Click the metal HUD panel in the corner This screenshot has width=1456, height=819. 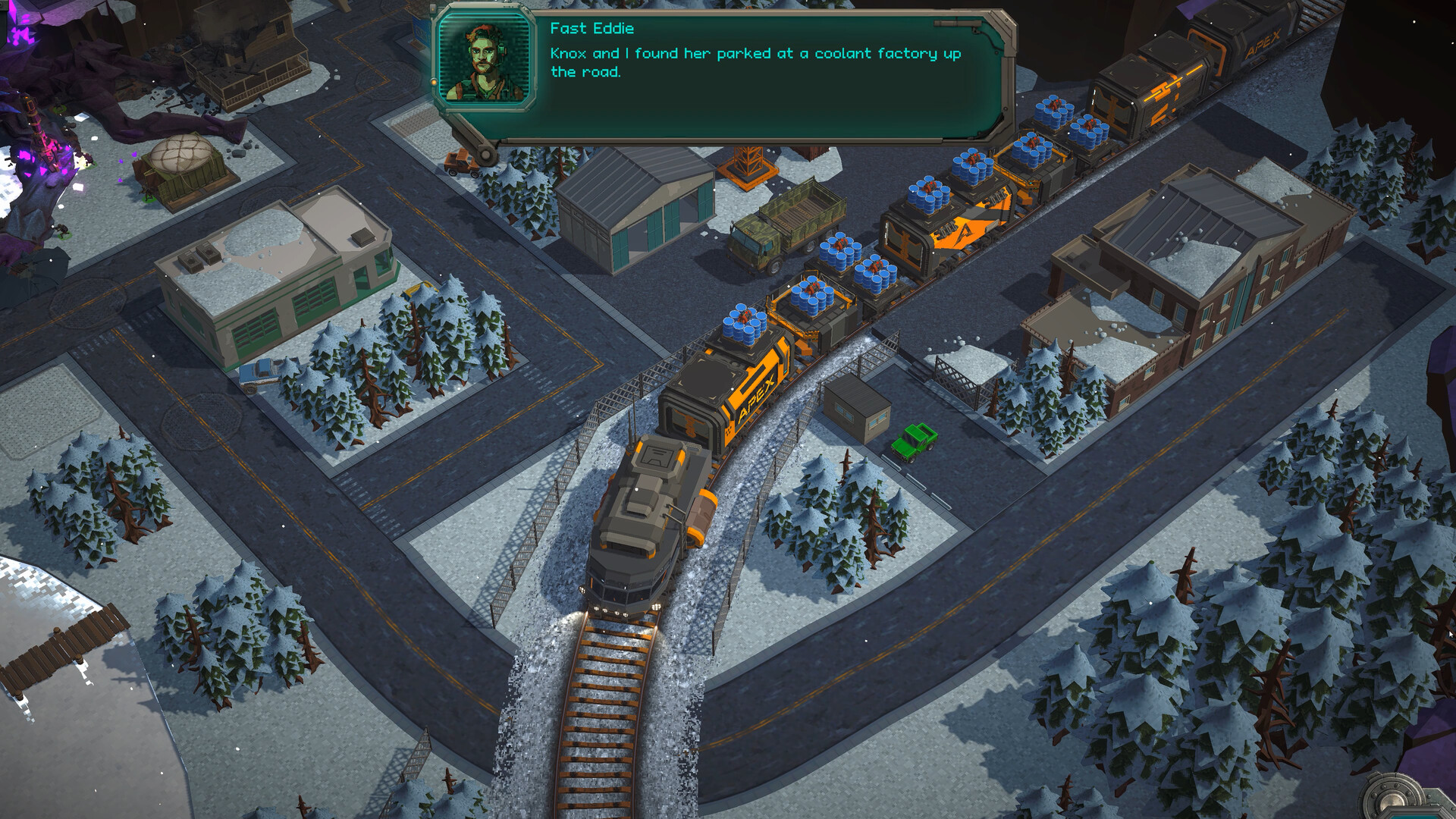point(1410,798)
